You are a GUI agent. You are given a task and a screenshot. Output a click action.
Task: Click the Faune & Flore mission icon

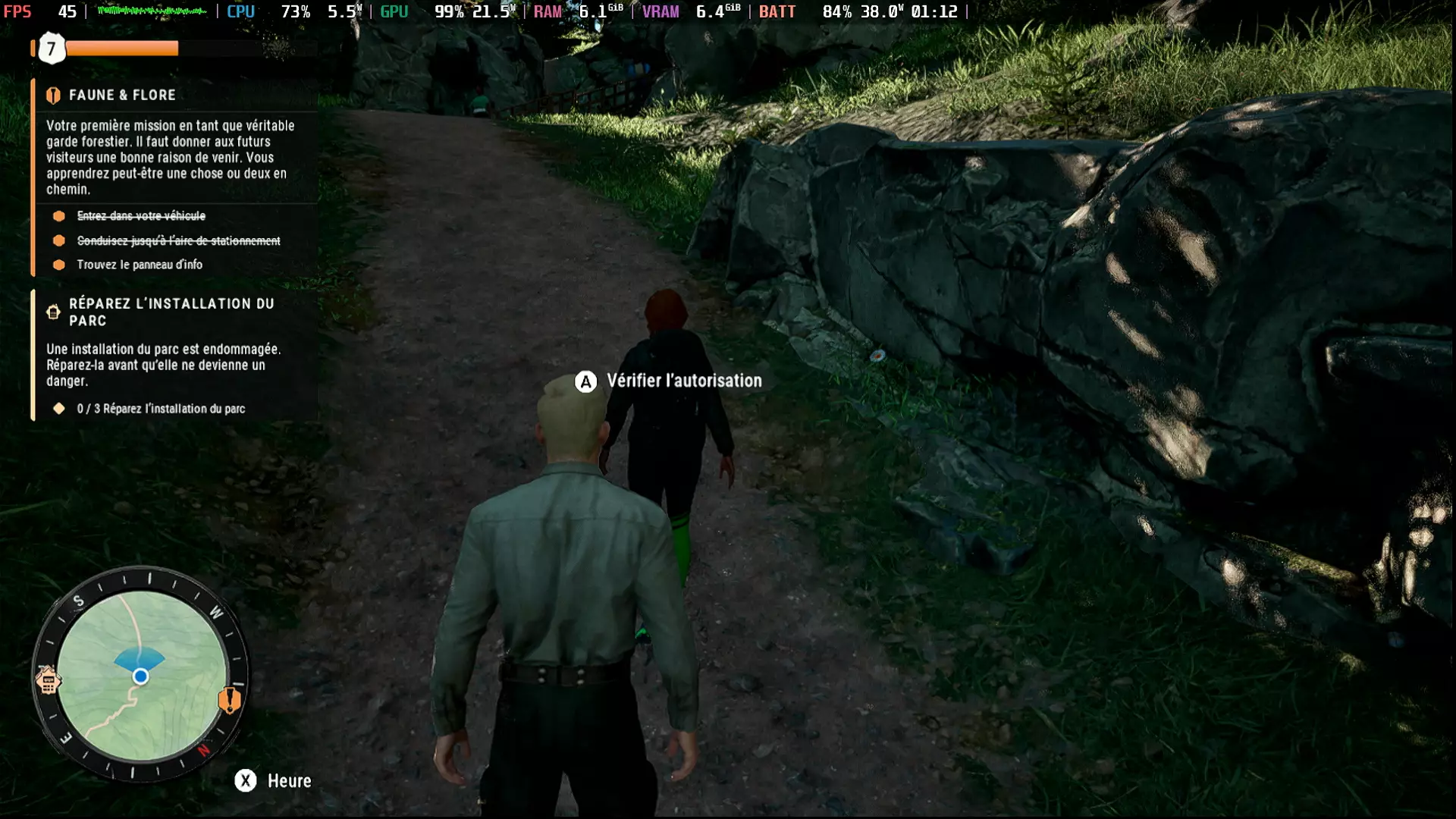tap(53, 96)
